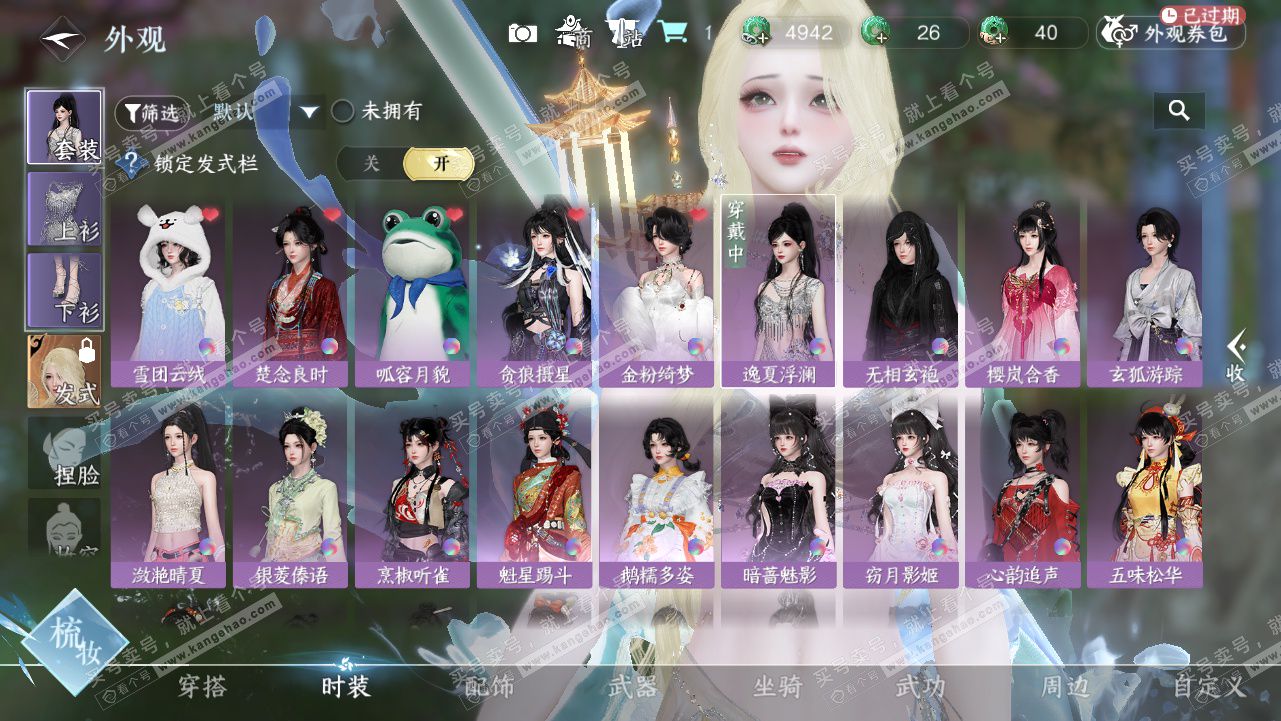This screenshot has width=1281, height=721.
Task: Select the 五味松华 outfit card
Action: tap(1145, 492)
